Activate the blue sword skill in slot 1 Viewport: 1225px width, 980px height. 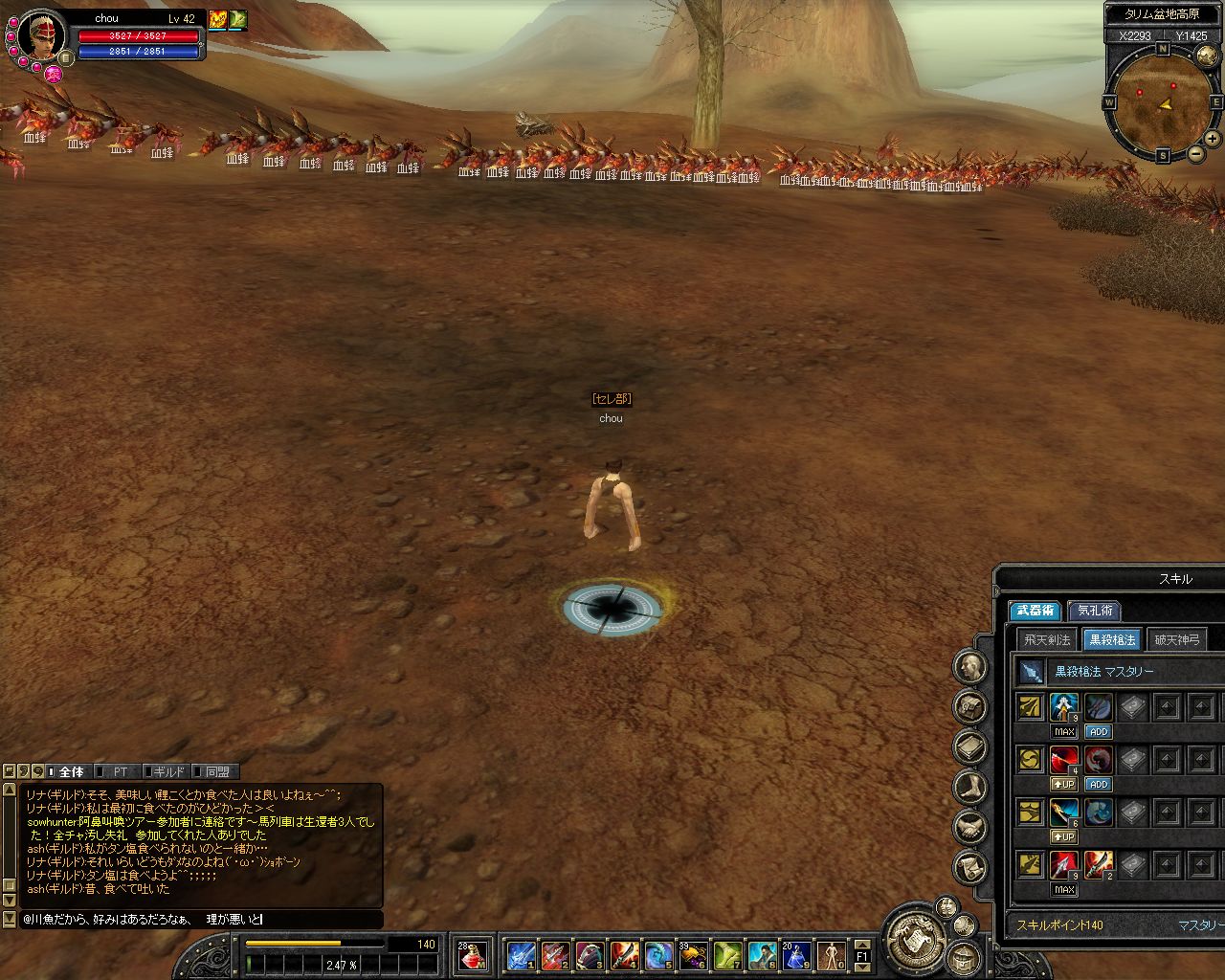[522, 954]
